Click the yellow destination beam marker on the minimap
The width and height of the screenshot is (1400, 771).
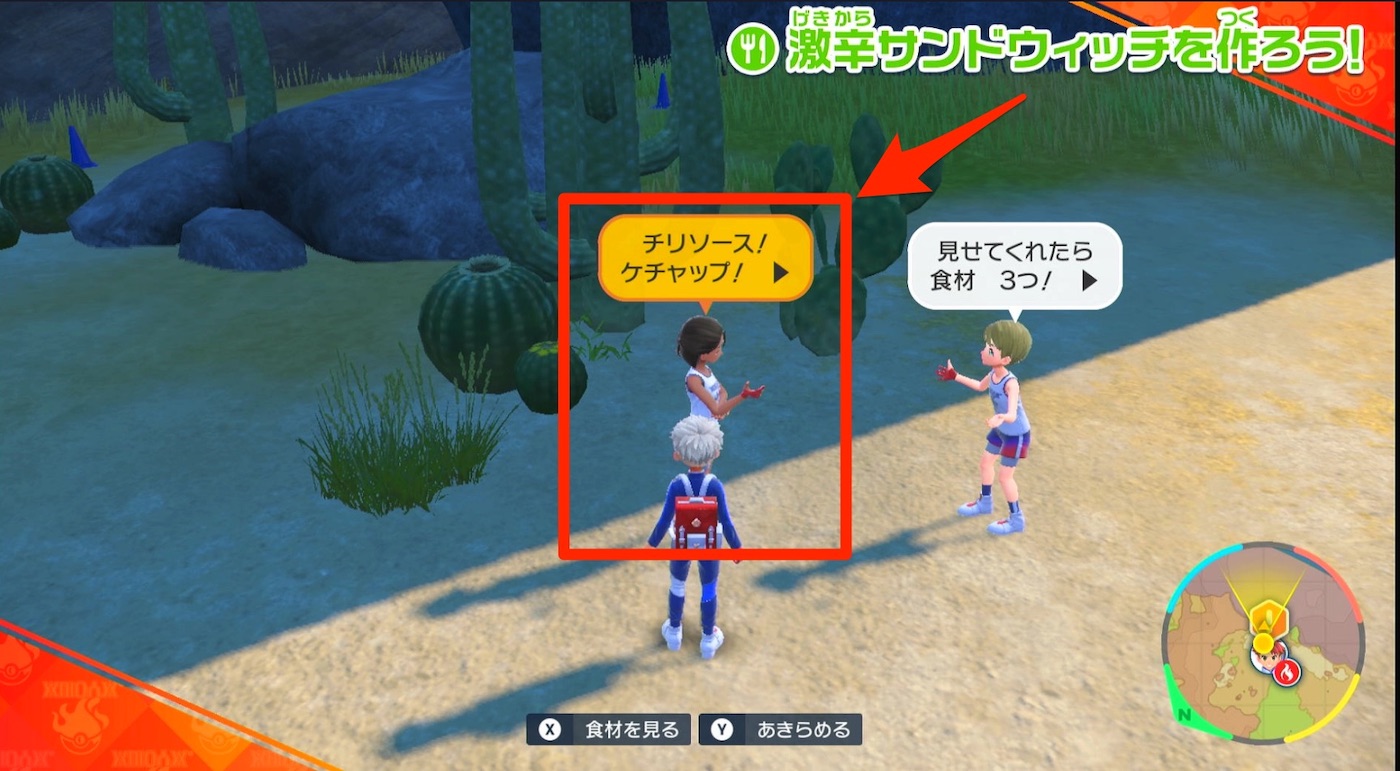pos(1263,640)
